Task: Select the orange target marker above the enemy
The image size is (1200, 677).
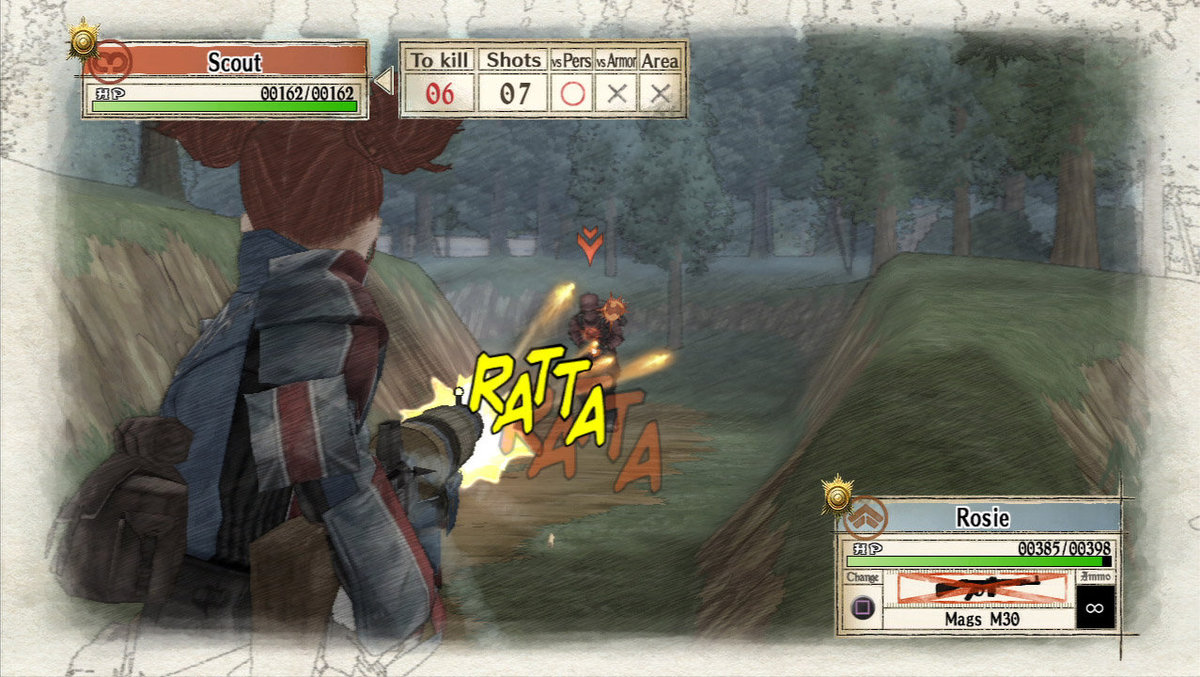Action: [590, 245]
